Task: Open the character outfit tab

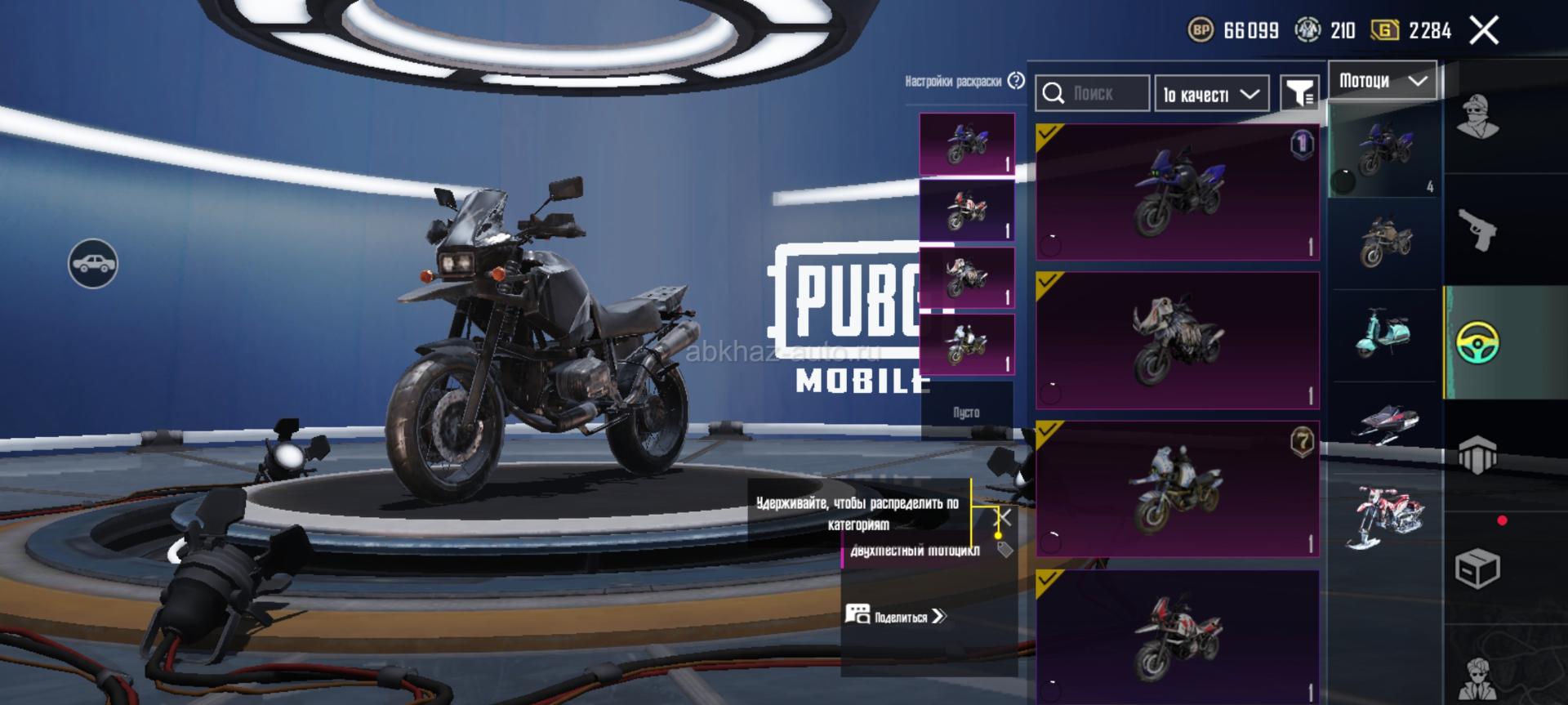Action: (x=1477, y=118)
